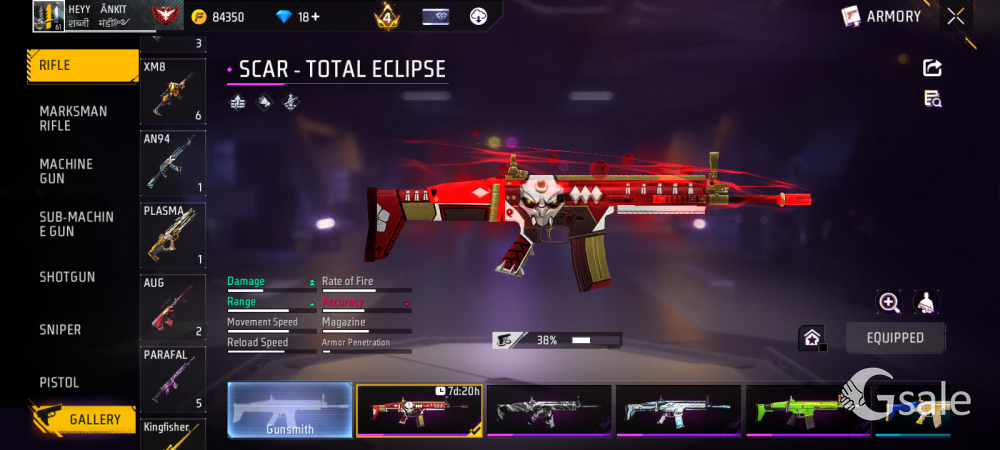Close the Armory screen
1000x450 pixels.
pos(956,16)
